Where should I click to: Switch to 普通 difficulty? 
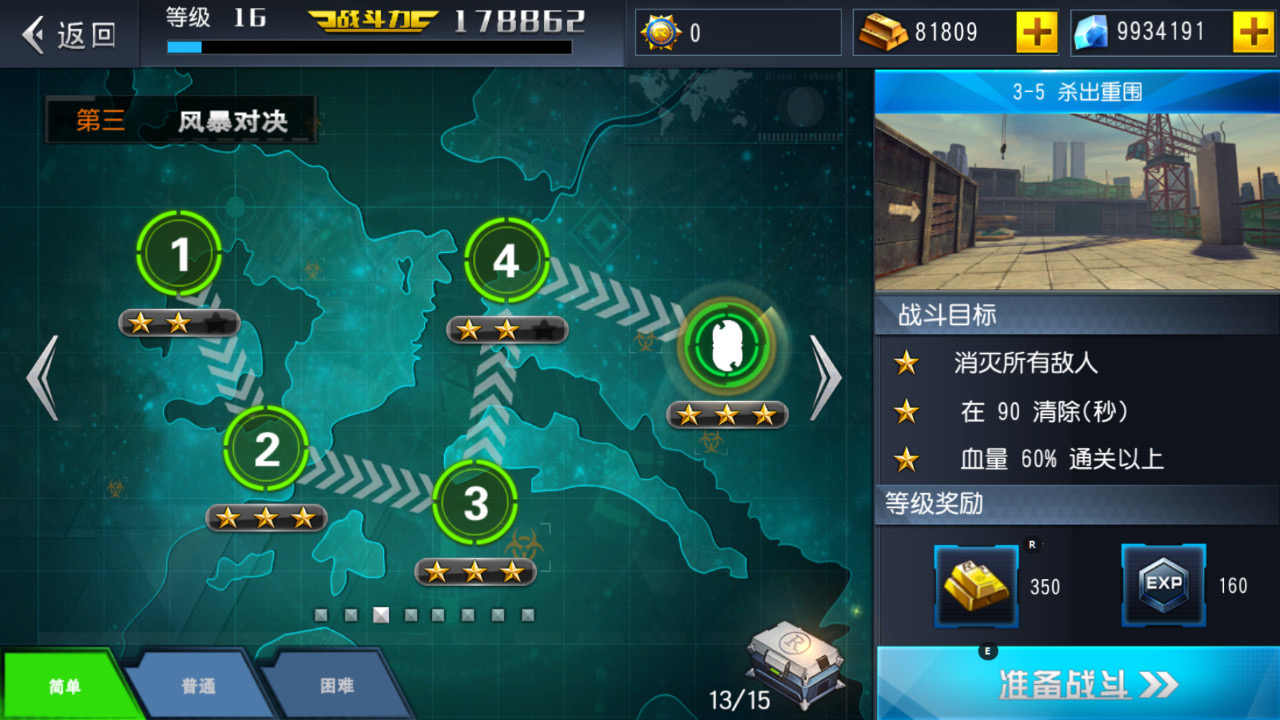(196, 685)
